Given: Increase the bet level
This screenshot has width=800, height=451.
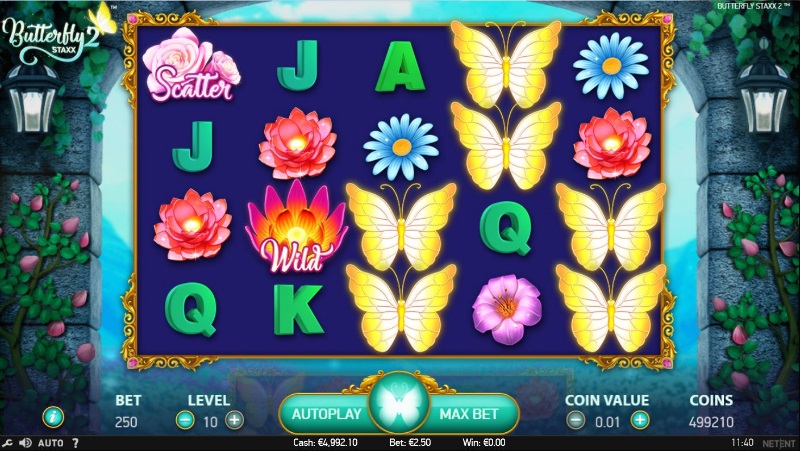Looking at the screenshot, I should (234, 421).
